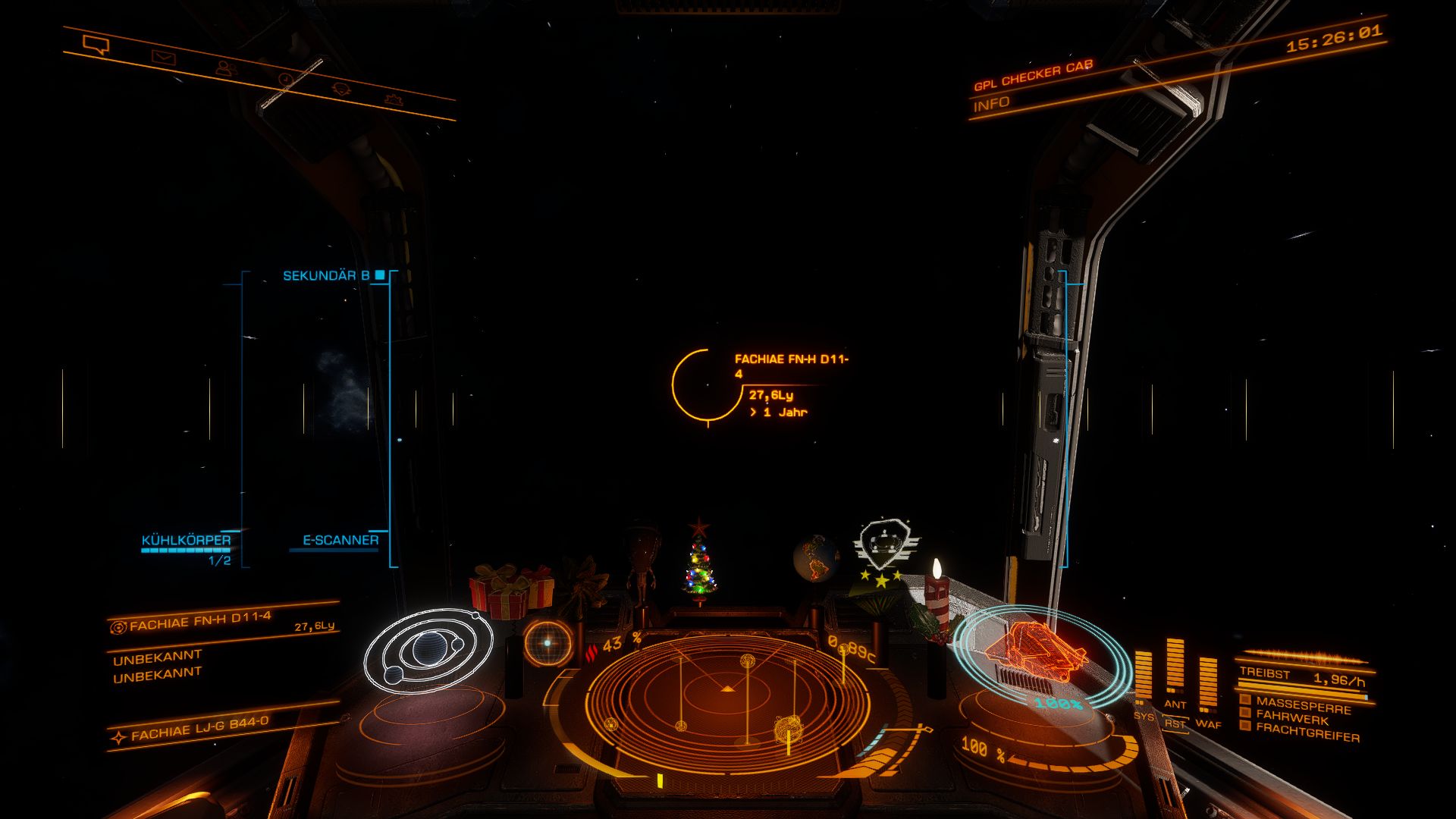This screenshot has width=1456, height=819.
Task: Open the gear settings tab in comms
Action: tap(341, 89)
